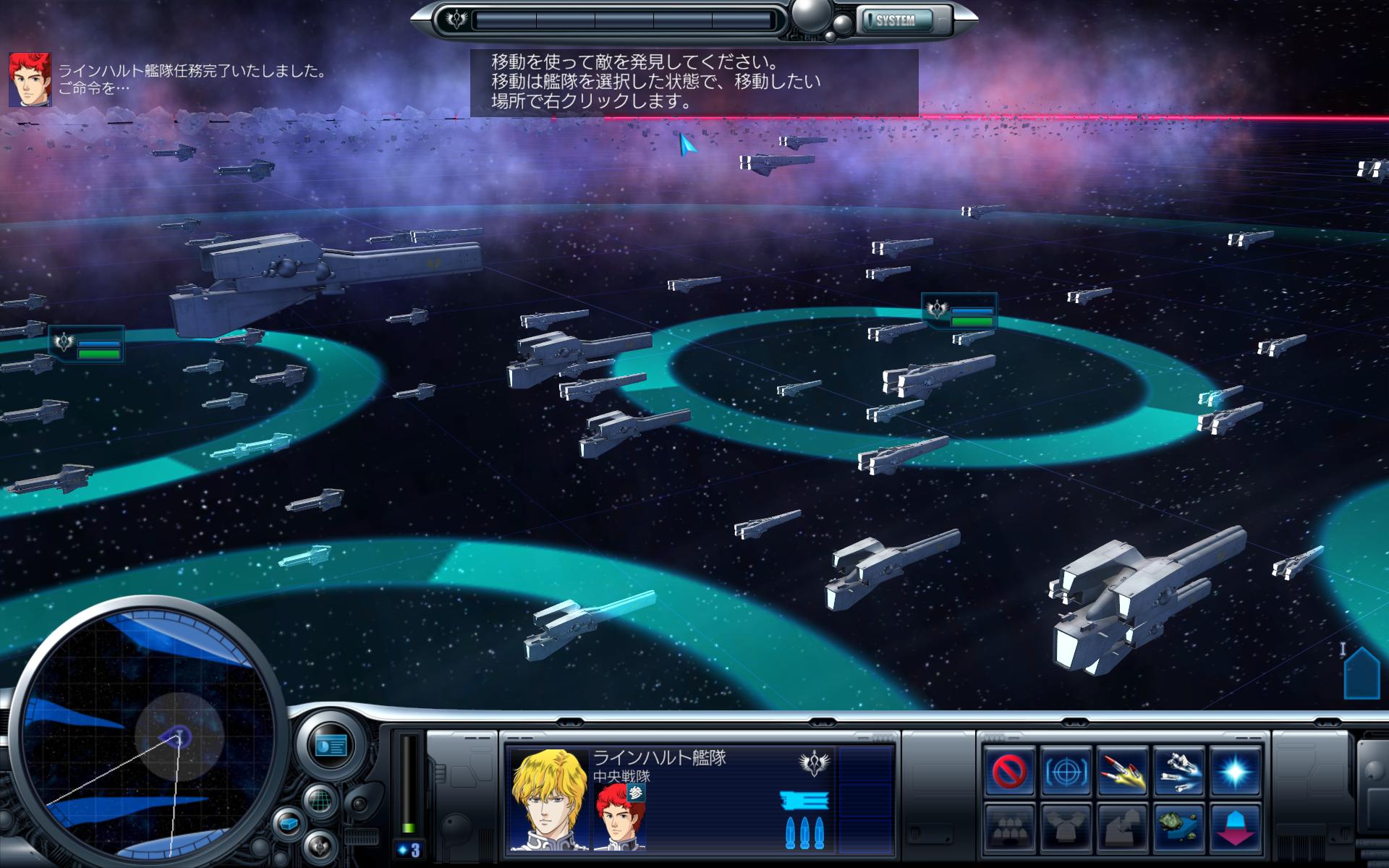Click the blue fleet I indicator arrow
The height and width of the screenshot is (868, 1389).
[1362, 674]
